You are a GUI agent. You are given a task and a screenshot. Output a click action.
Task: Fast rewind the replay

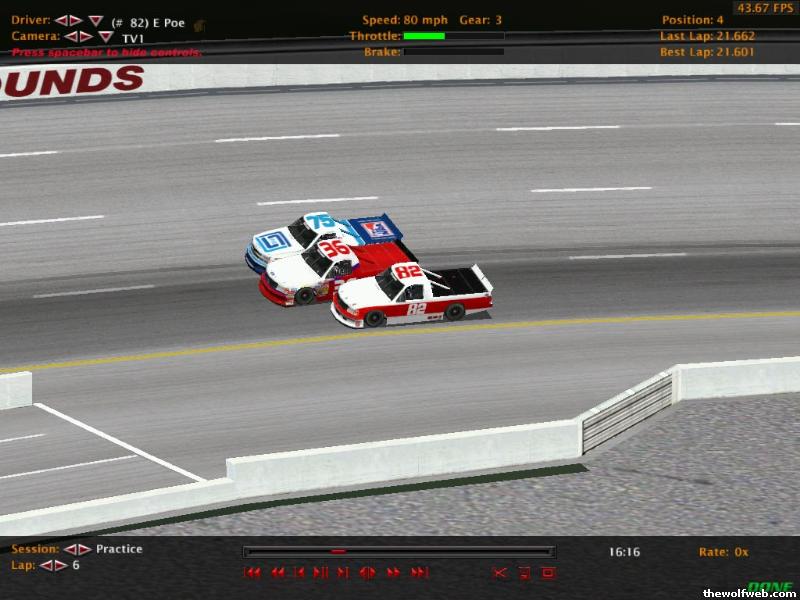(x=277, y=573)
